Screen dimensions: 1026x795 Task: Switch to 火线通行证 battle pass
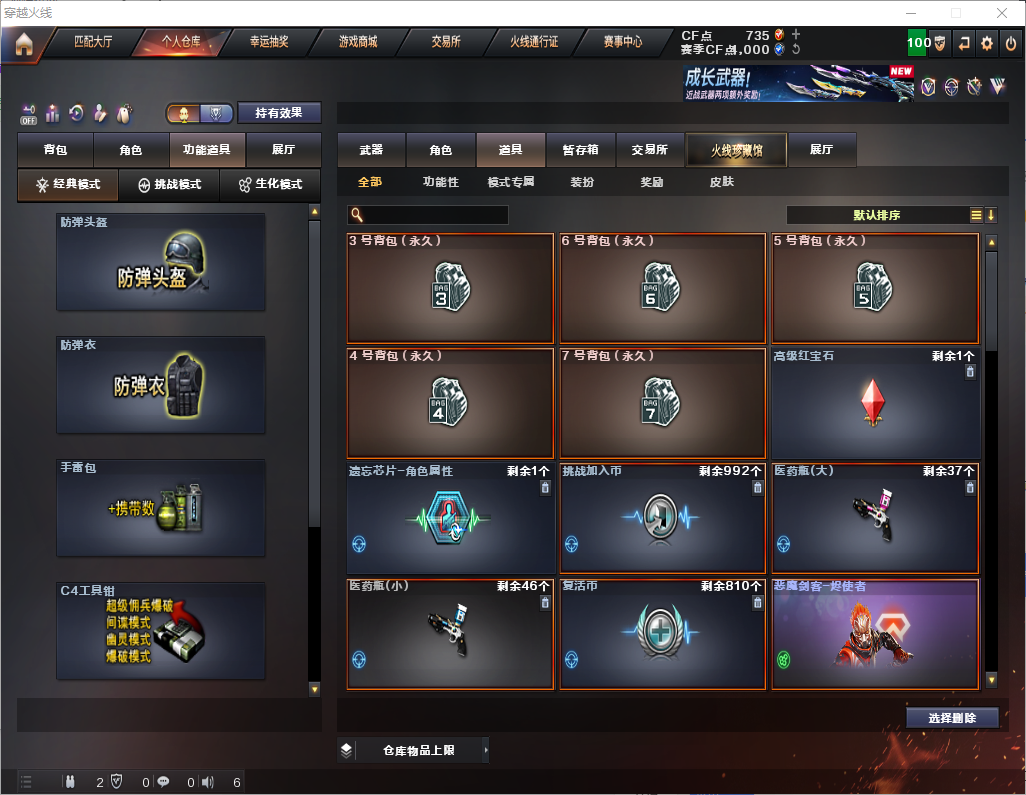tap(534, 42)
